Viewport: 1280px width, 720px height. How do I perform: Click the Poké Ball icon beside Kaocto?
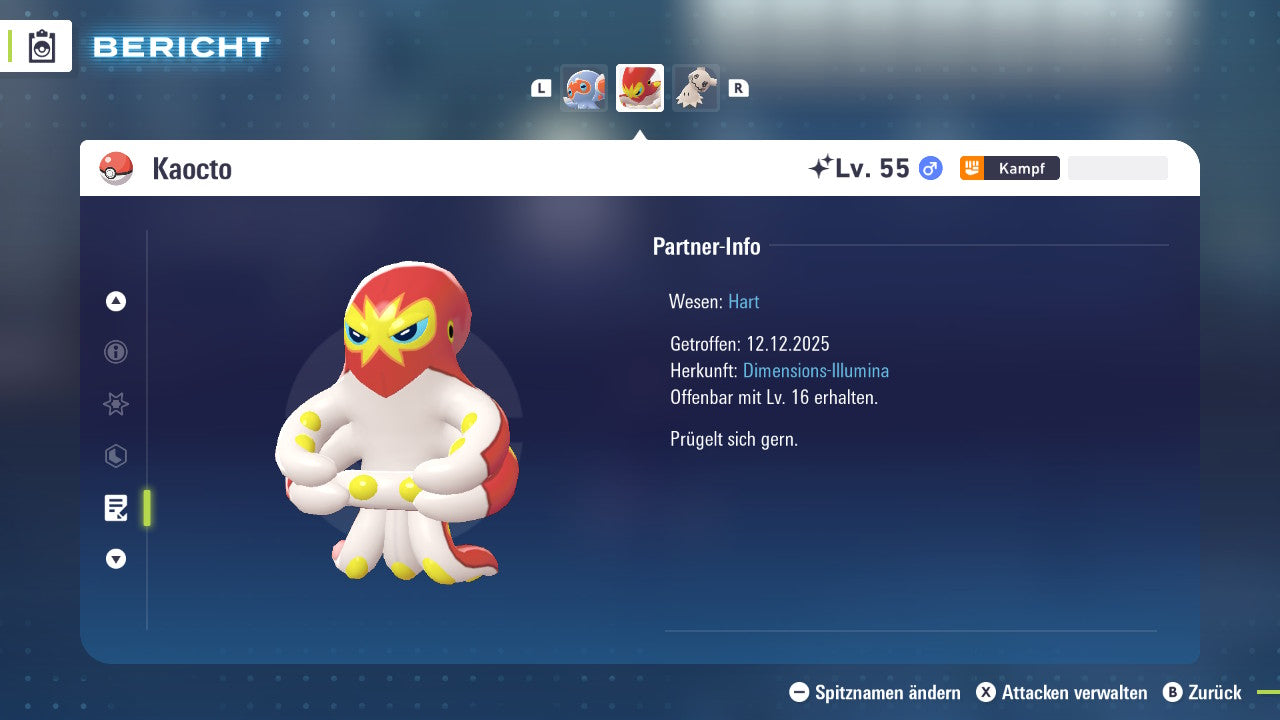point(115,168)
